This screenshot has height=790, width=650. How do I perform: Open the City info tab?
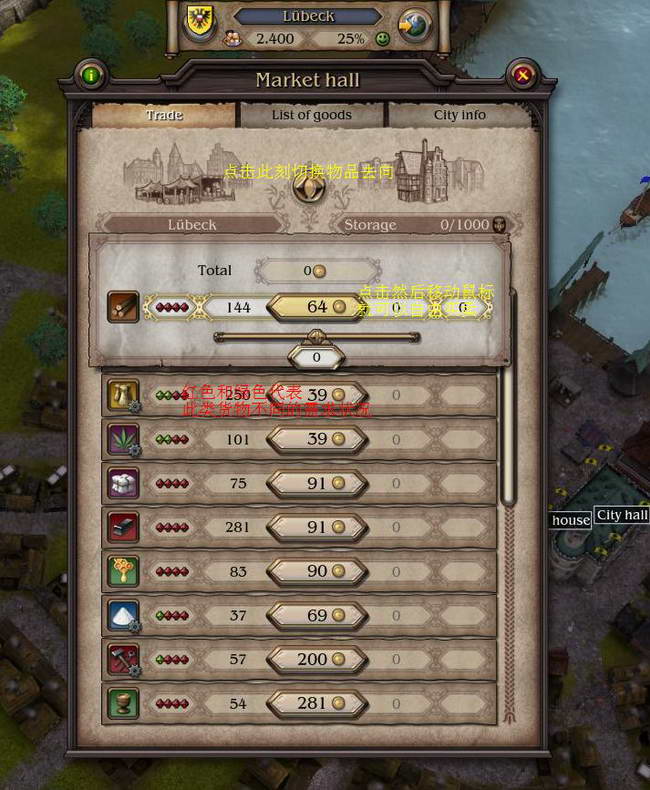(459, 115)
